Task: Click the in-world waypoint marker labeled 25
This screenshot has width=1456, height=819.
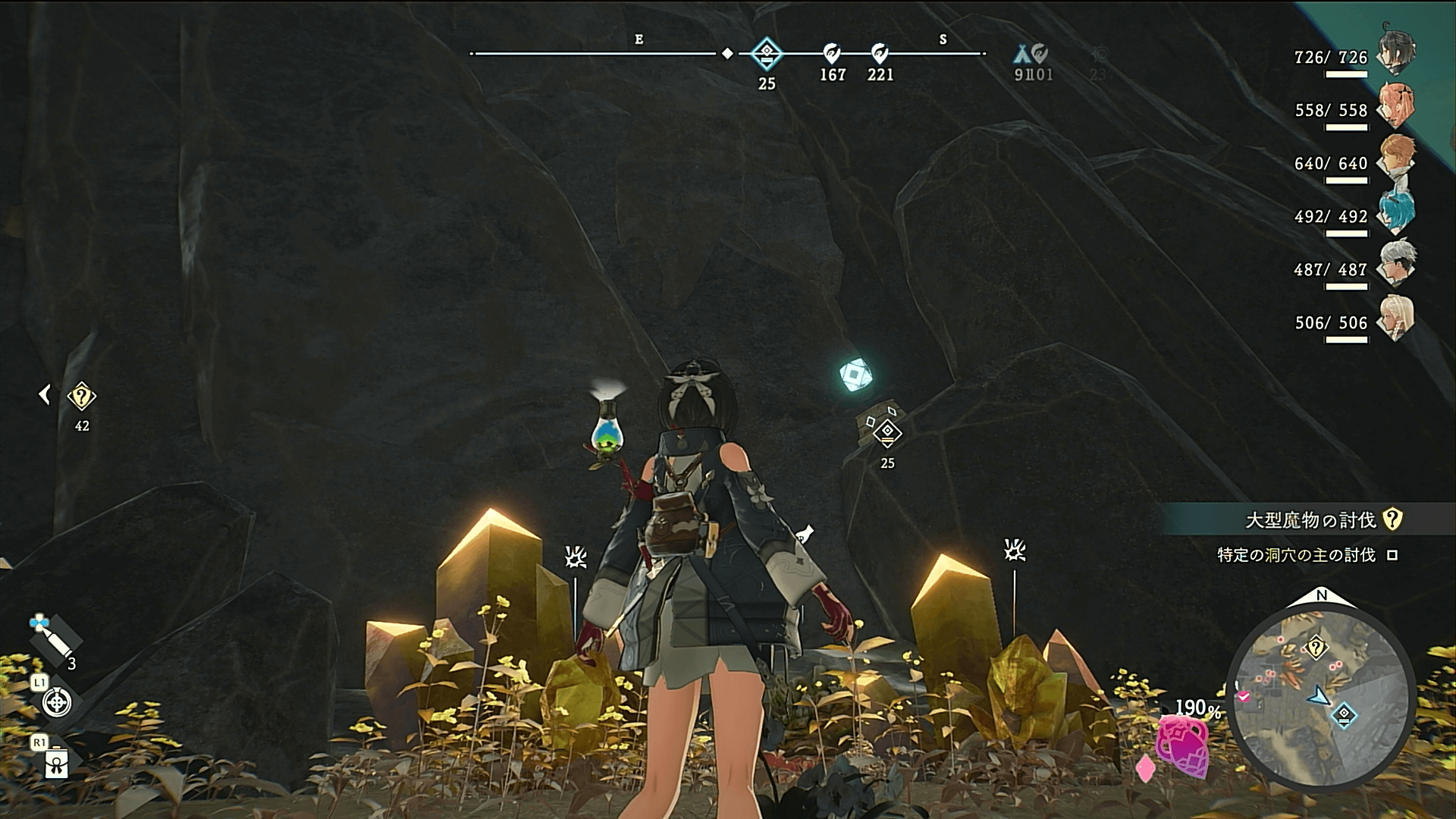Action: [887, 433]
